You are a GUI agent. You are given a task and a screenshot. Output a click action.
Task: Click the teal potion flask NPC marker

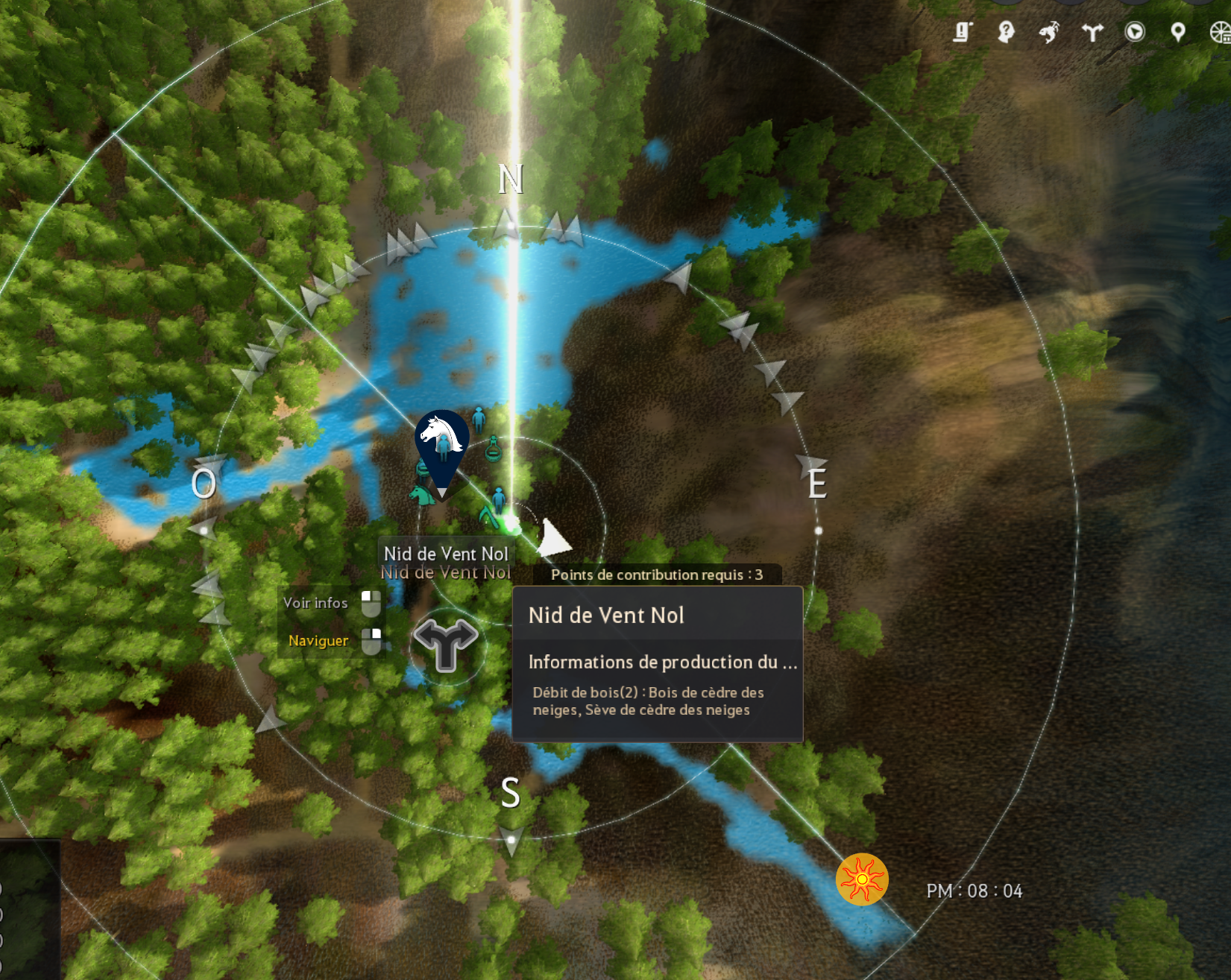pyautogui.click(x=492, y=449)
